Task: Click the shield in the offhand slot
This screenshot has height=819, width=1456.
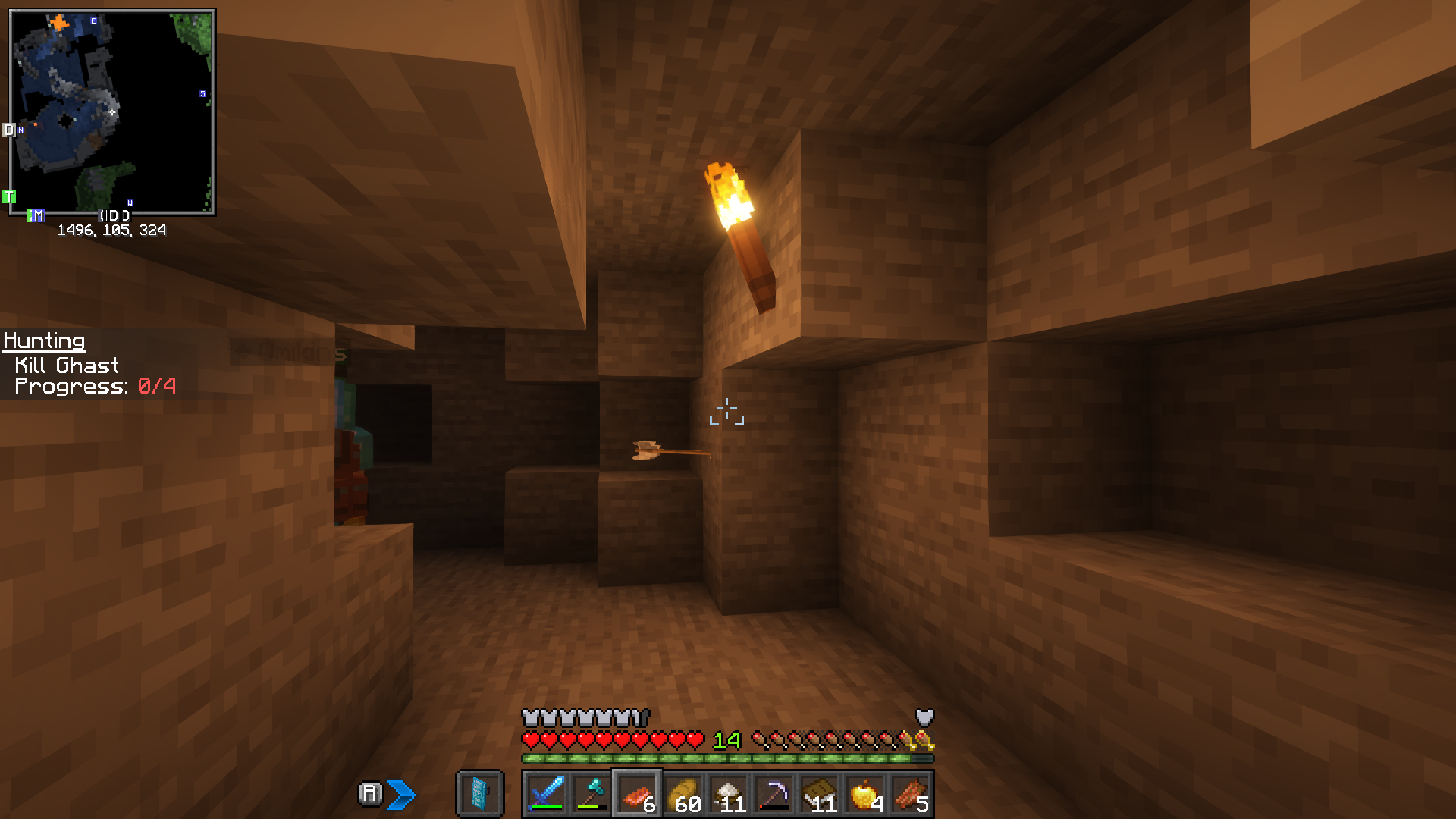Action: (480, 794)
